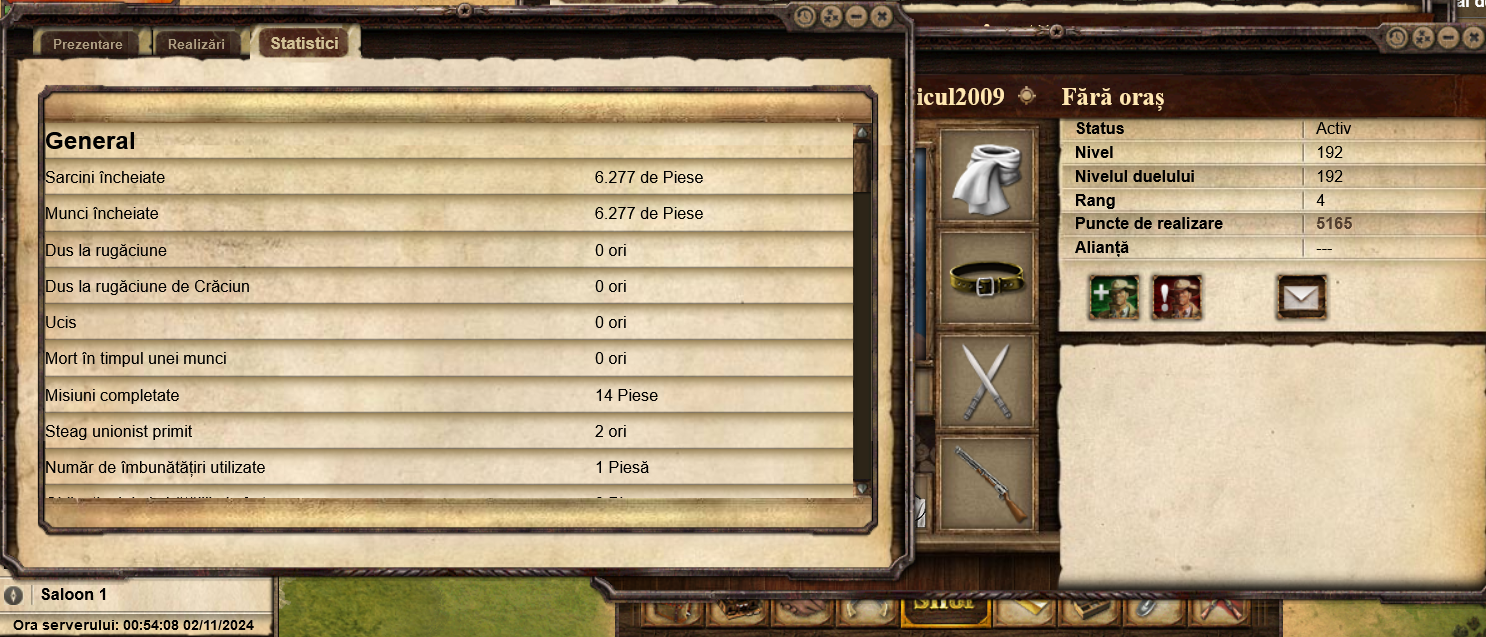Screen dimensions: 1486x637
Task: Send a message via the envelope icon
Action: click(1301, 297)
